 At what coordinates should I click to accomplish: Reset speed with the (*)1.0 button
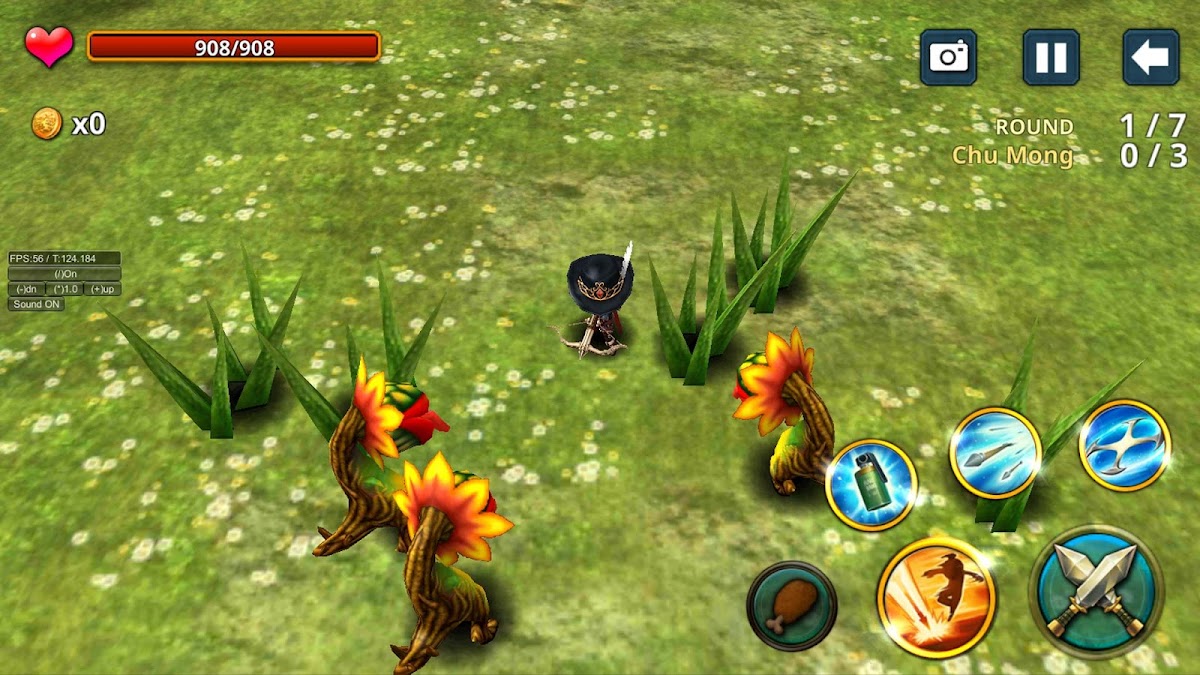click(64, 289)
